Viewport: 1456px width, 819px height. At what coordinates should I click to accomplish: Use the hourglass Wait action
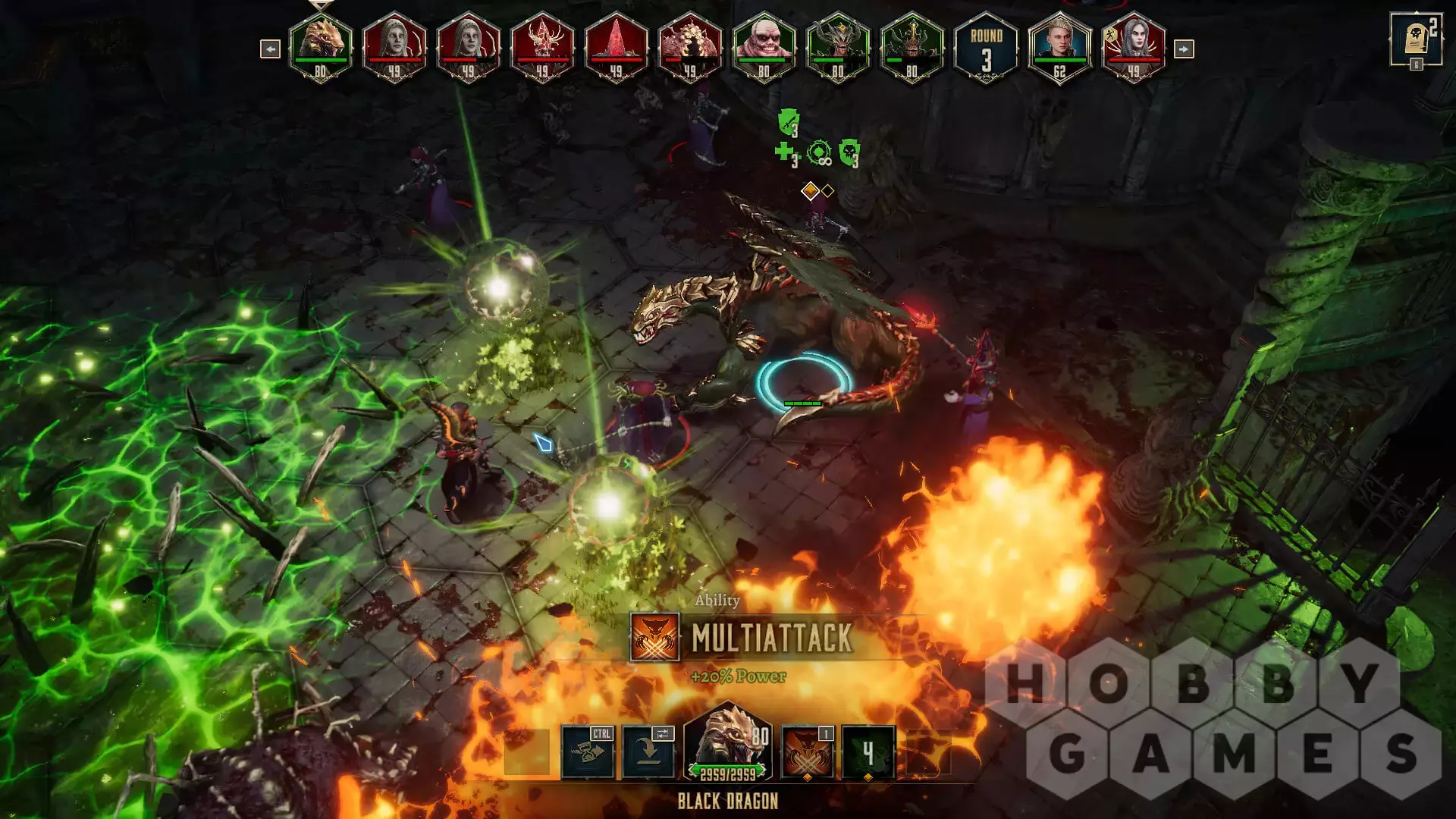588,752
